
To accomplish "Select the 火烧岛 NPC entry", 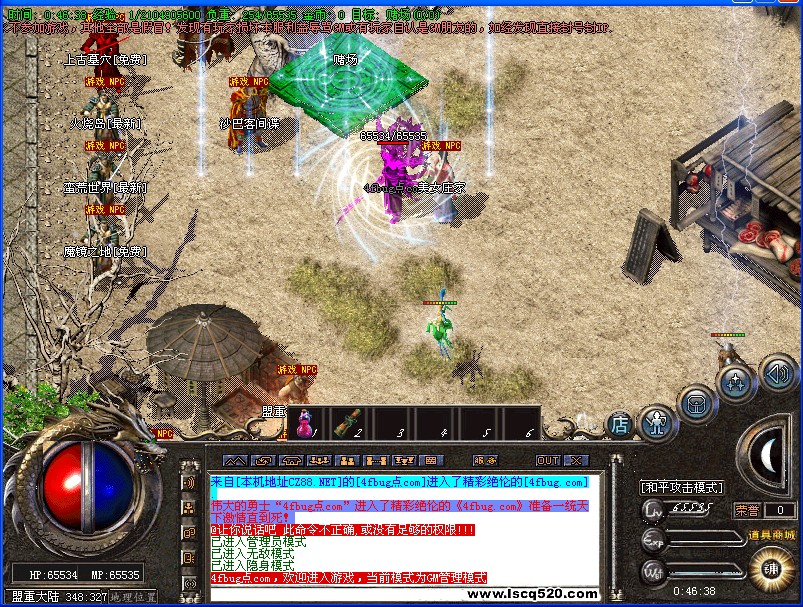I will [105, 123].
